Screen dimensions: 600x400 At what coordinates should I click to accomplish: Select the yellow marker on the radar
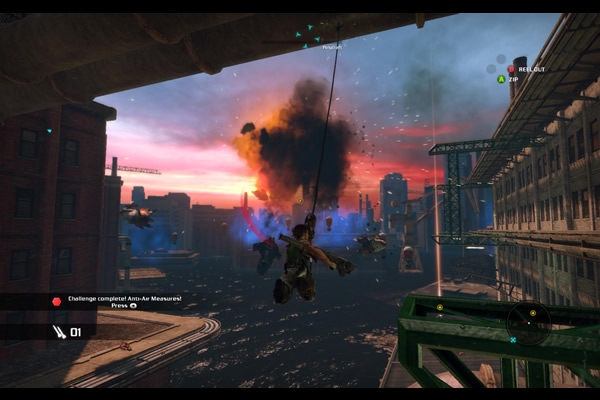532,313
